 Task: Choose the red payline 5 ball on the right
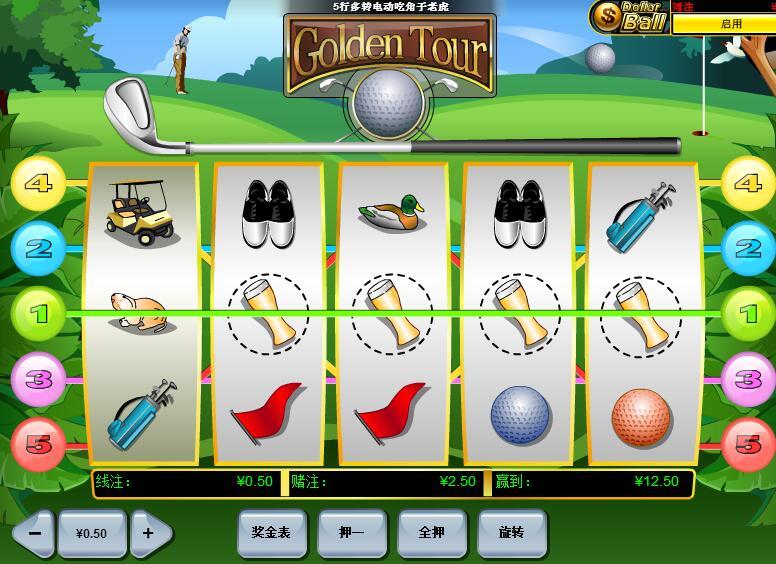pos(748,444)
